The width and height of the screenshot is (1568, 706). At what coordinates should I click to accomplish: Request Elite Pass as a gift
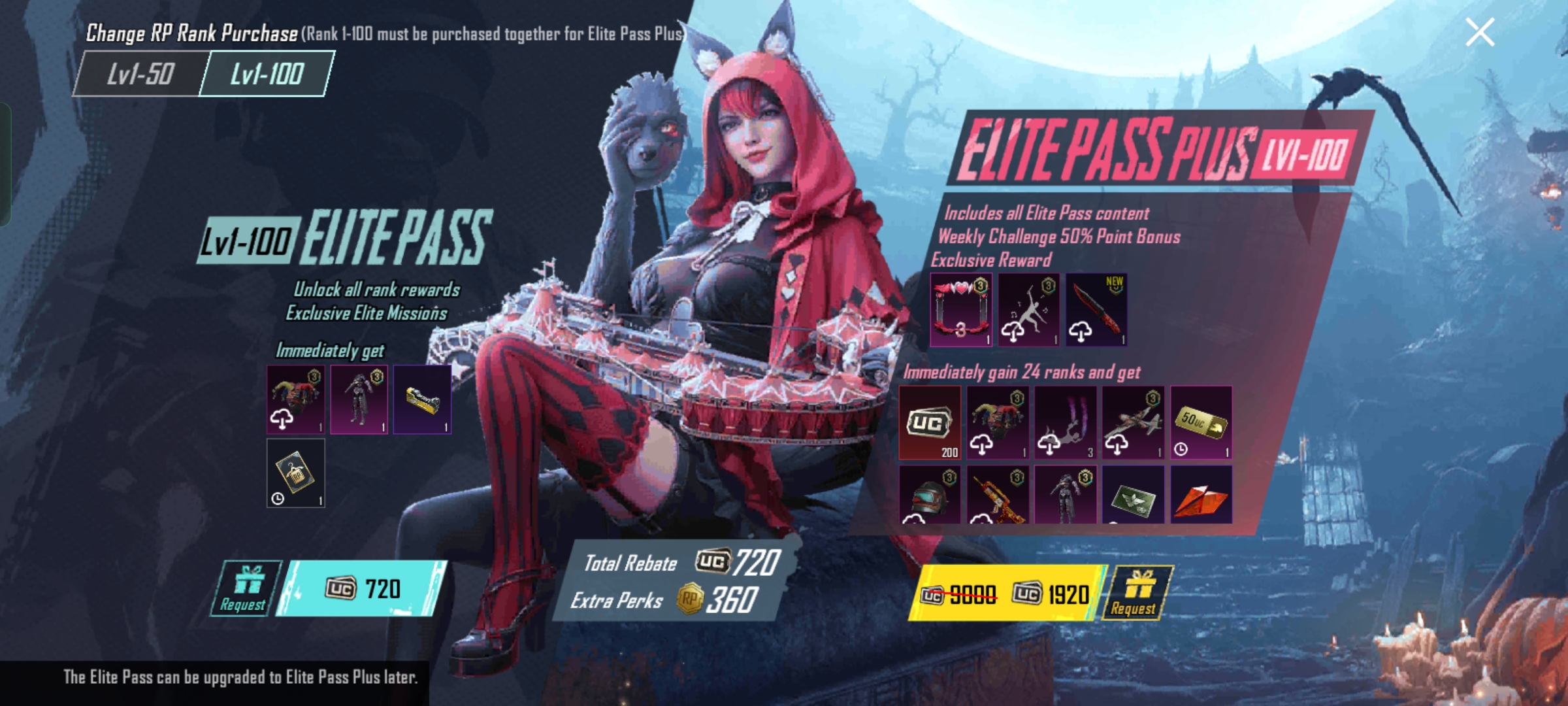pos(244,588)
